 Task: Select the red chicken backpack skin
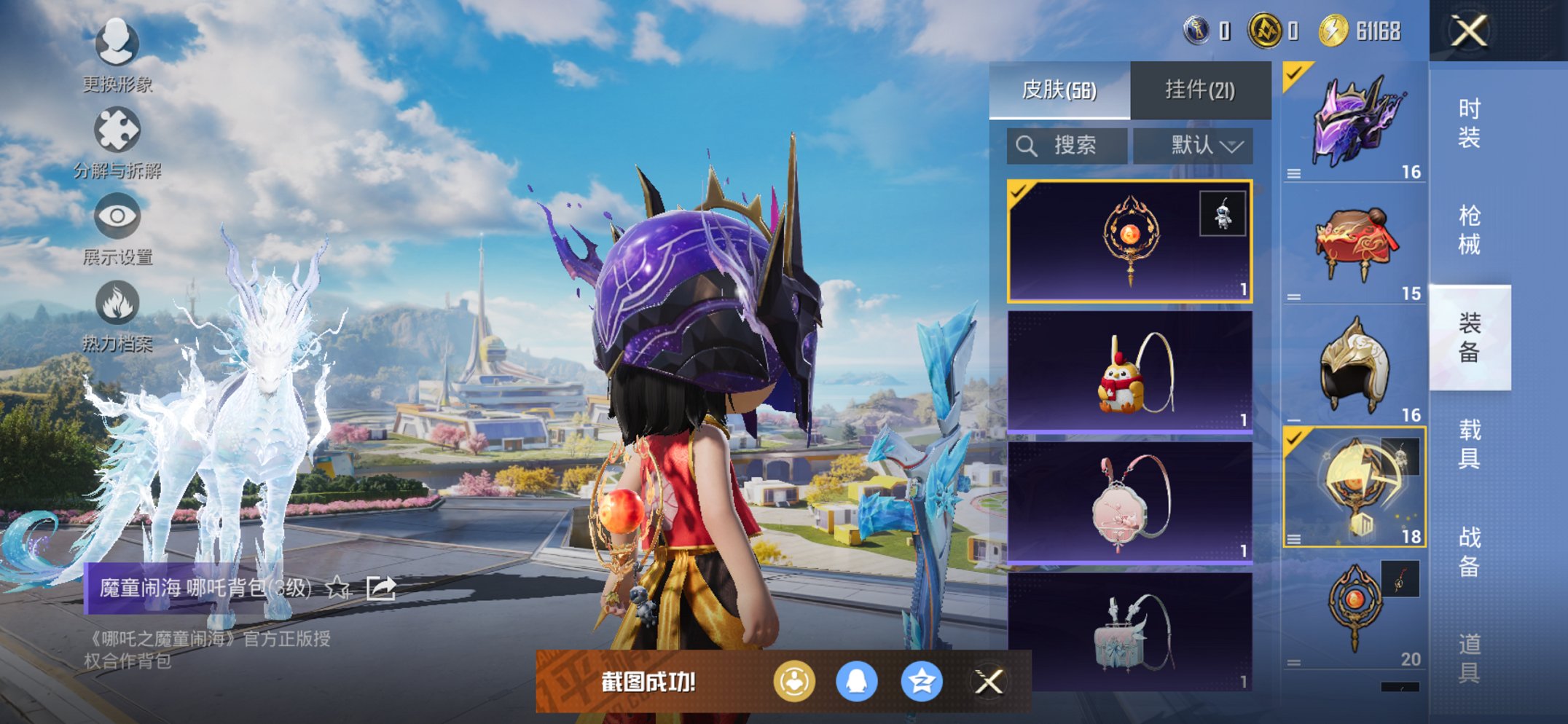(1129, 372)
